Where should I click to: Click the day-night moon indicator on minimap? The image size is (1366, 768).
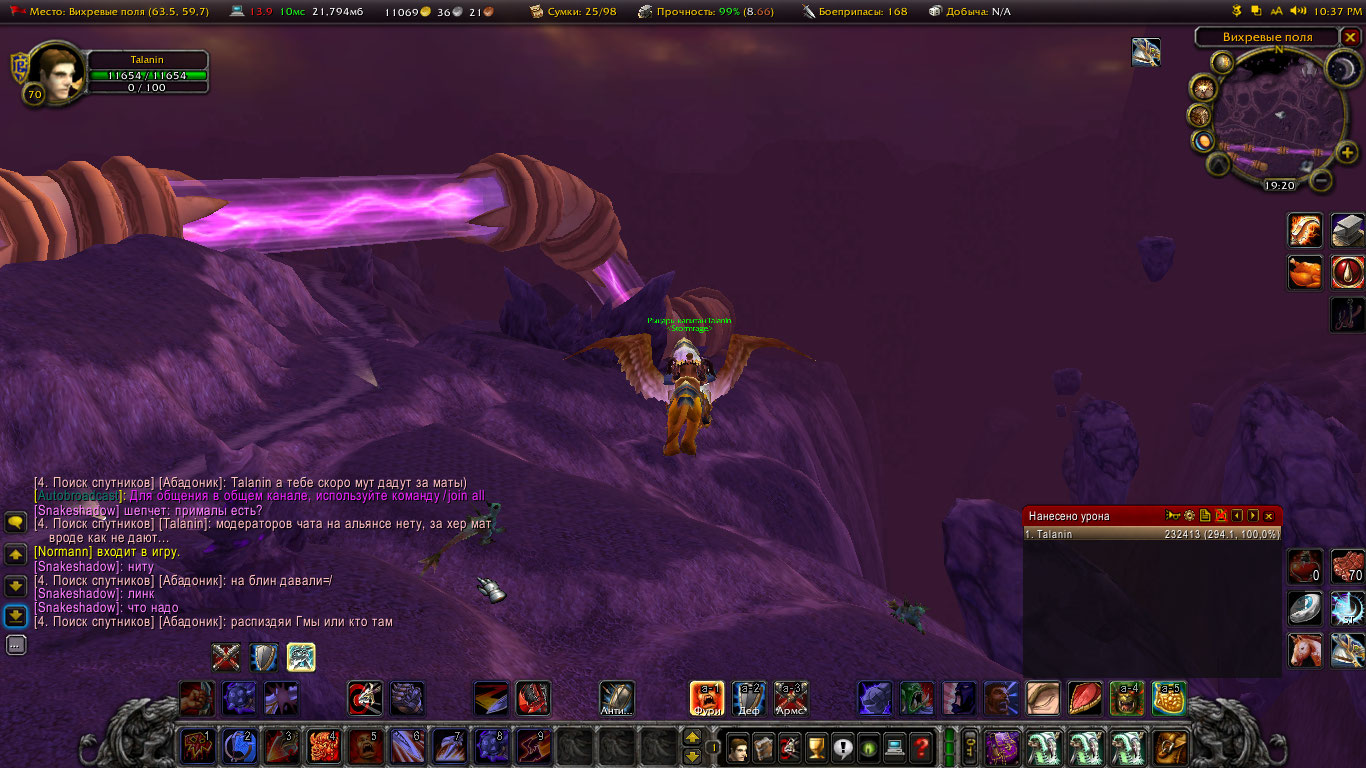click(x=1340, y=68)
